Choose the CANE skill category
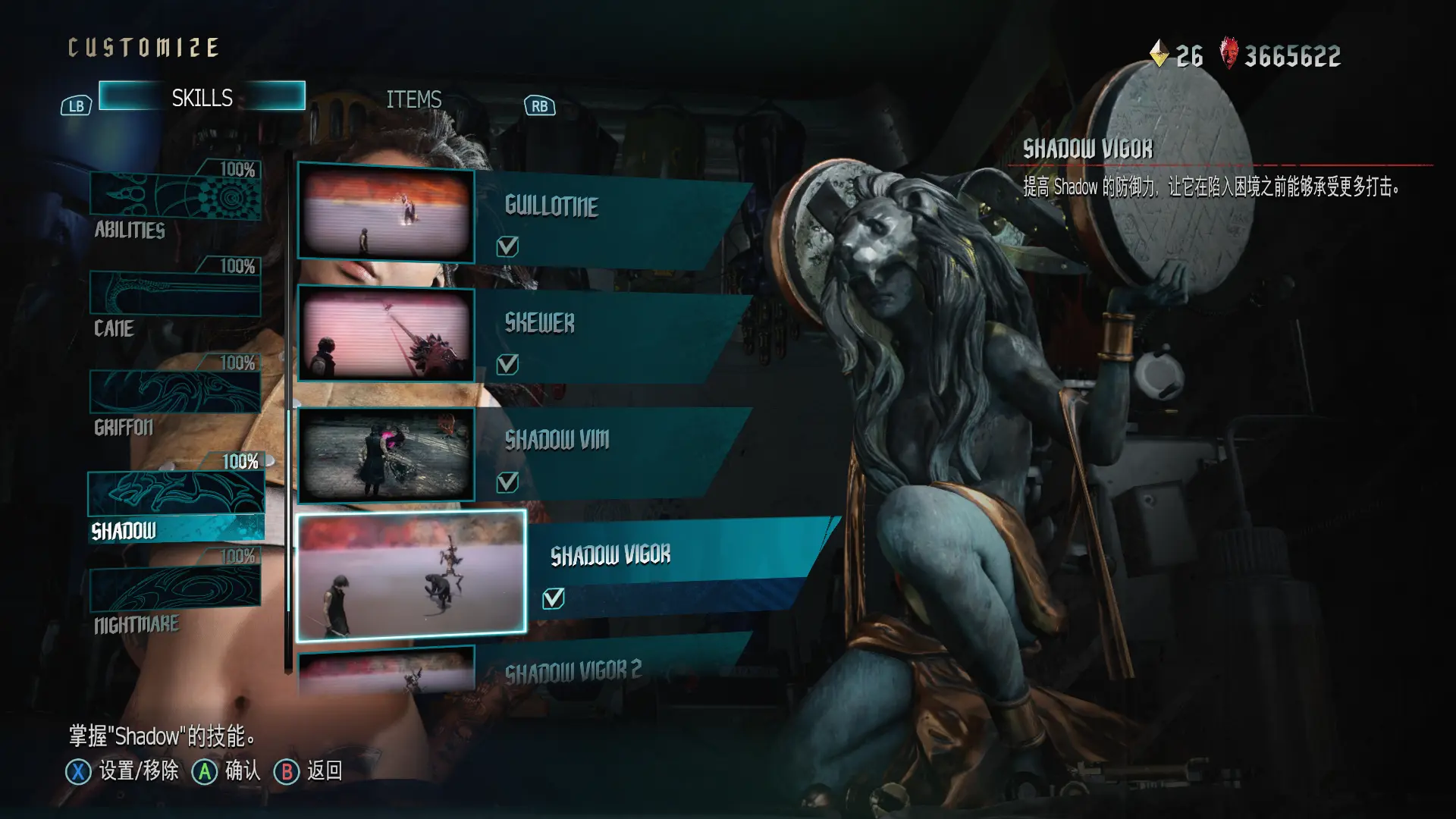 175,294
